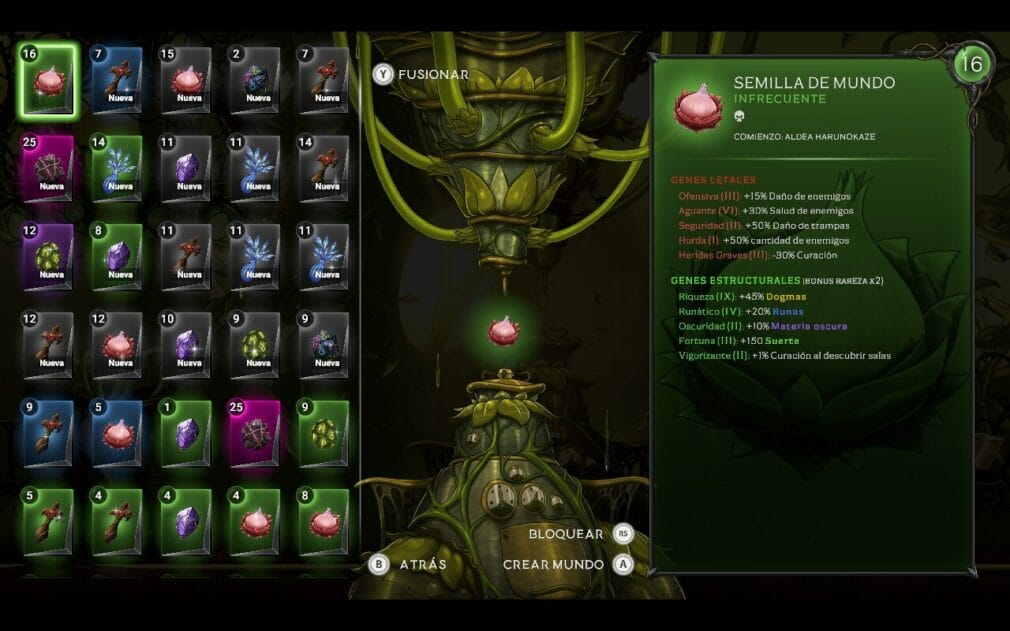Choose the level 8 purple crystal seed
Viewport: 1010px width, 631px height.
click(117, 257)
